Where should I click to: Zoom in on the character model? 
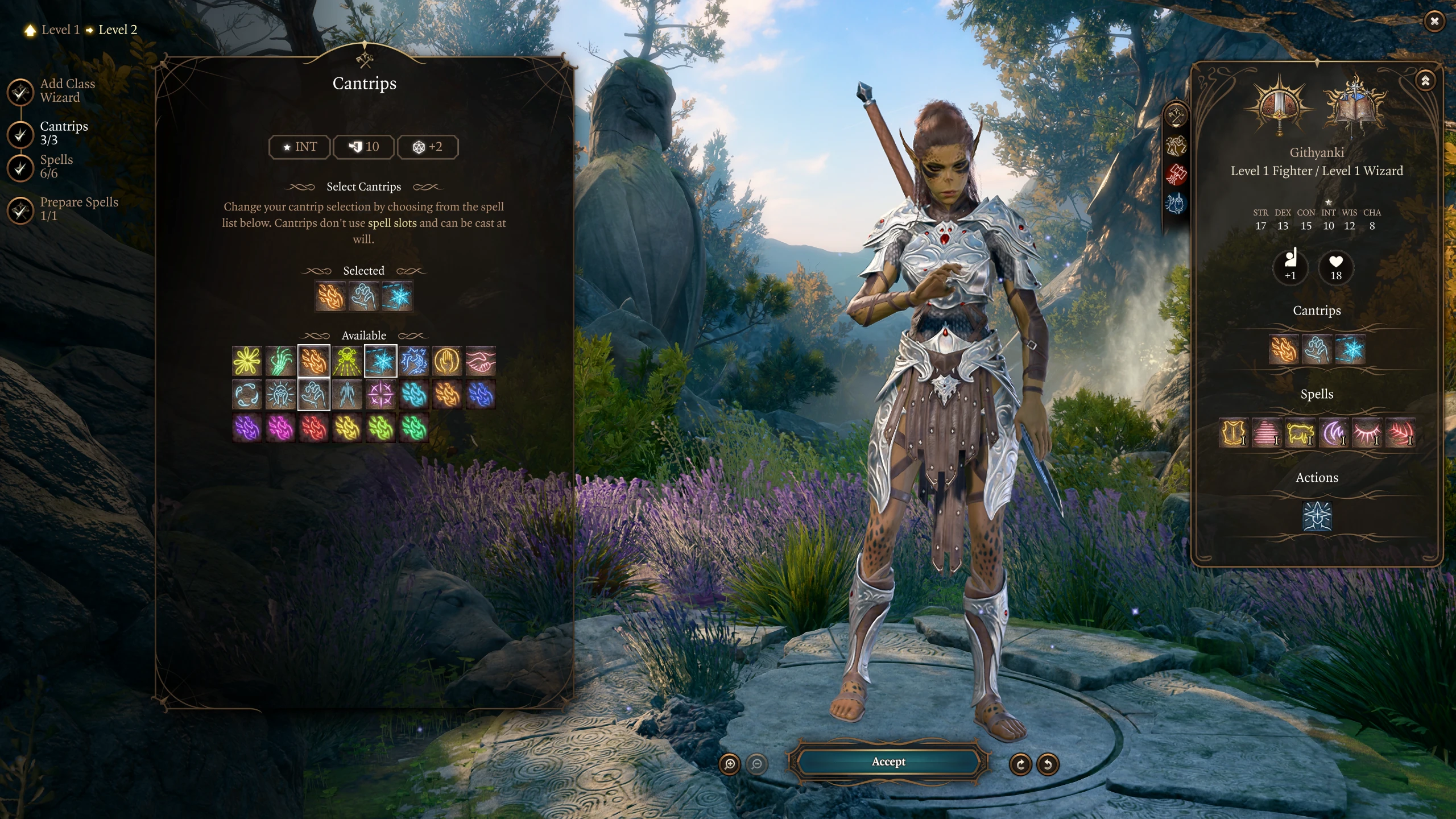730,764
